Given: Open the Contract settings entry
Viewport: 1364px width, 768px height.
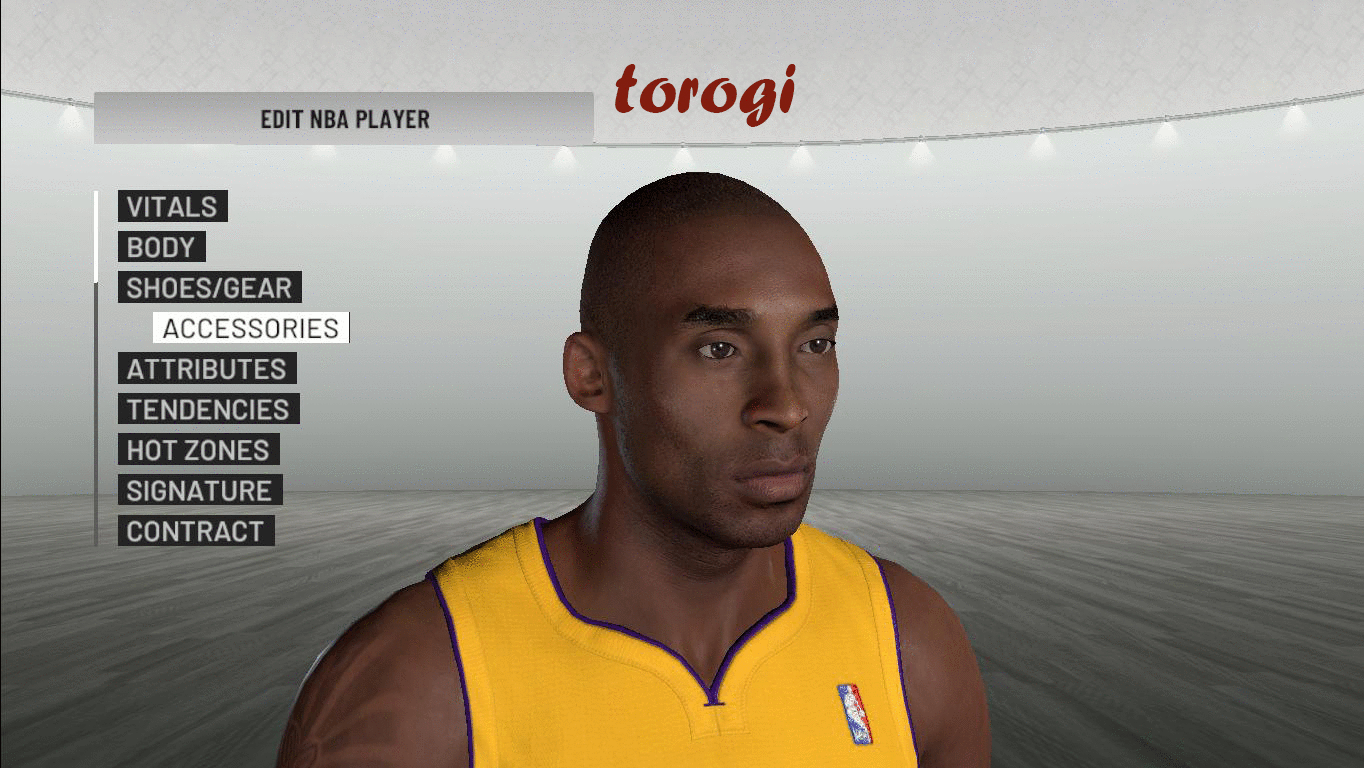Looking at the screenshot, I should click(x=195, y=531).
